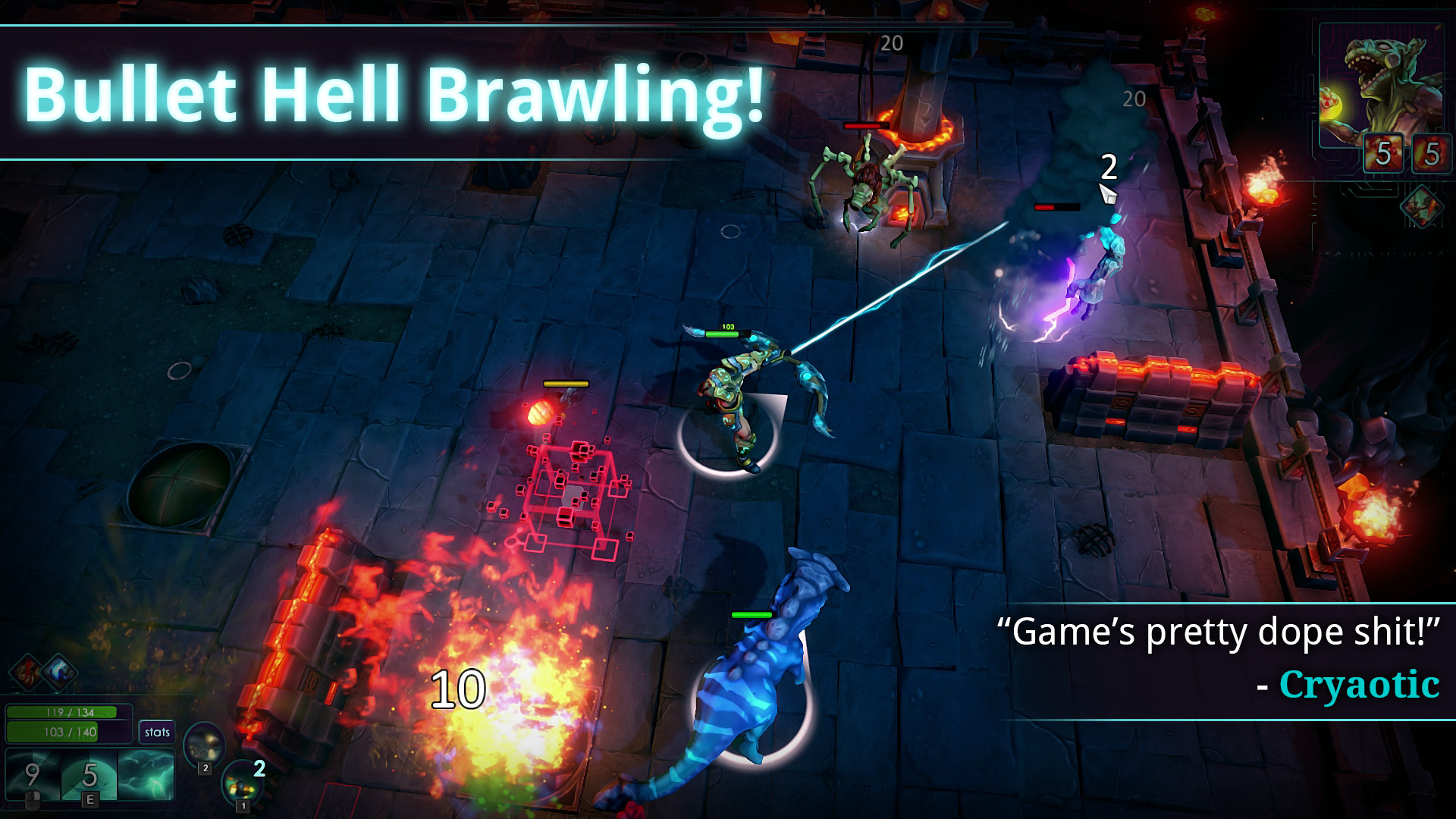1456x819 pixels.
Task: Select the third ability in the skill bar
Action: (x=146, y=773)
